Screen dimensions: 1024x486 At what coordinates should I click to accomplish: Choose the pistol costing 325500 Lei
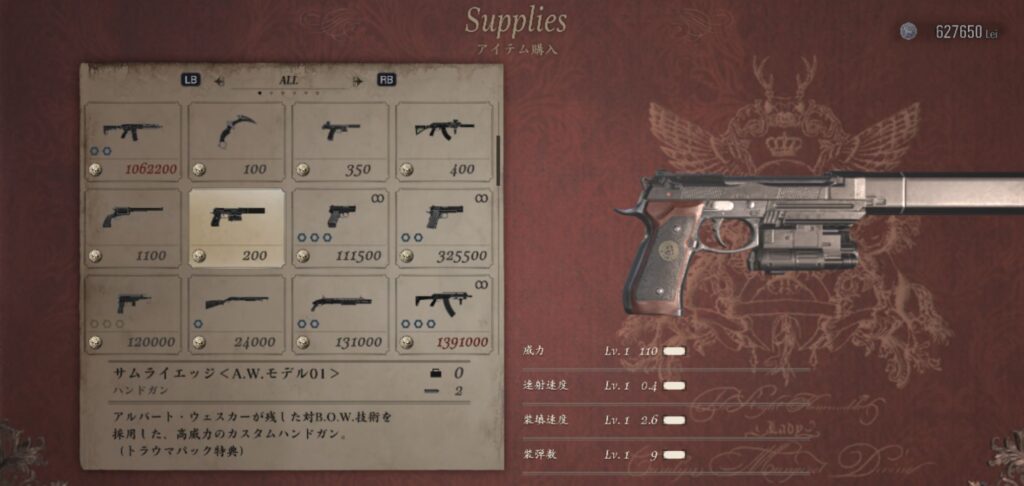tap(444, 228)
